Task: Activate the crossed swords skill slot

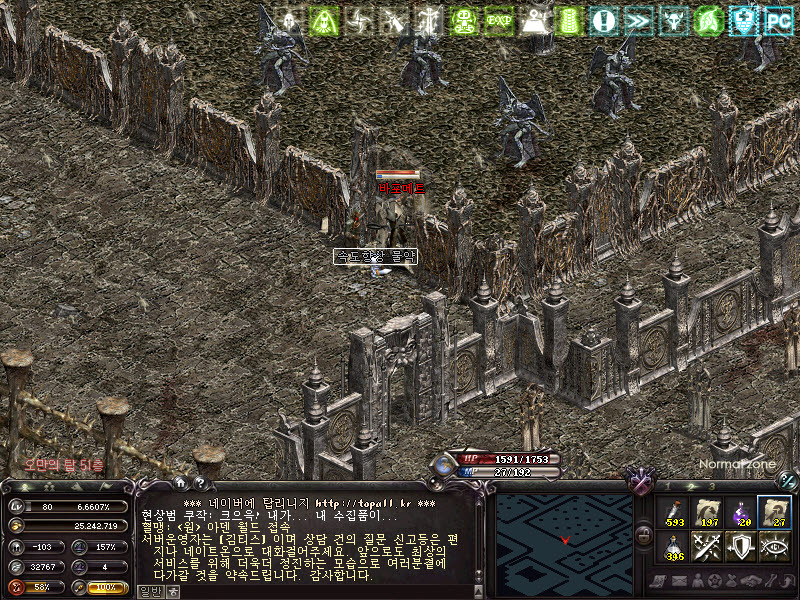Action: click(709, 546)
